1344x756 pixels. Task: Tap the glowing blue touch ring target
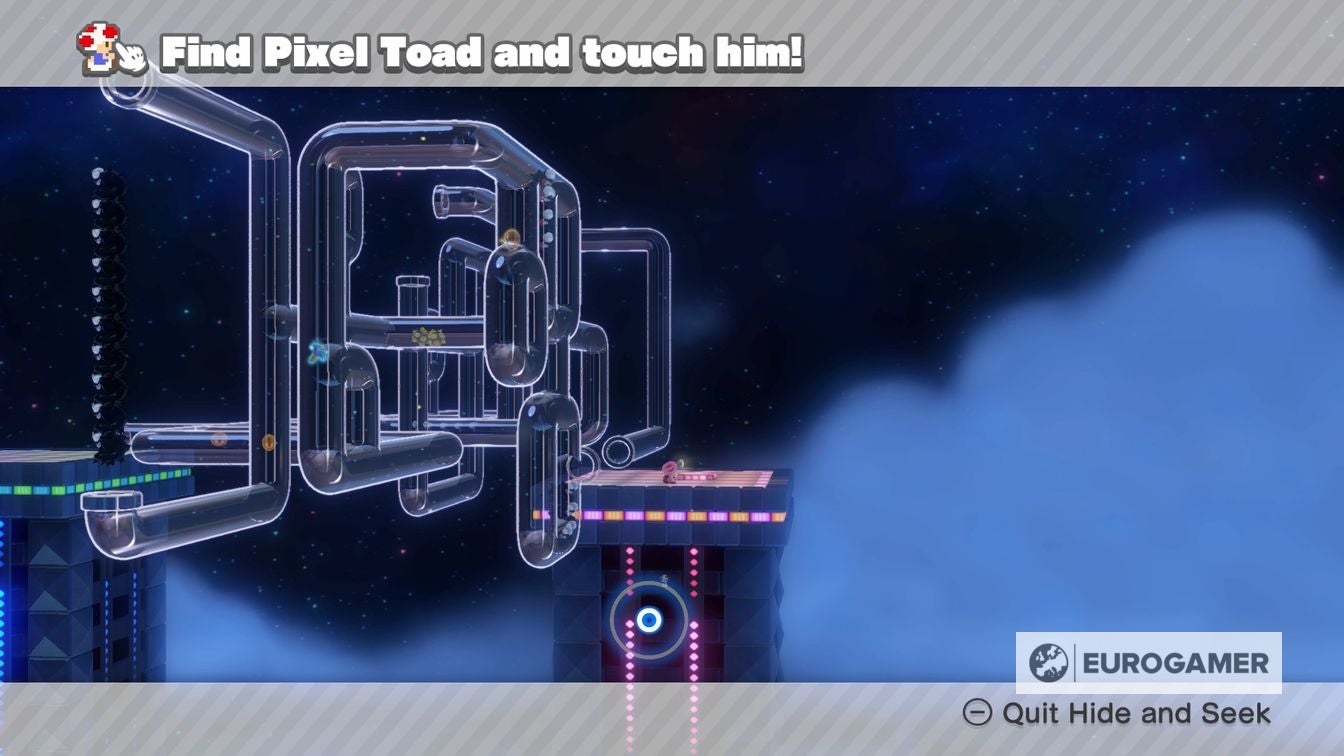(x=649, y=620)
